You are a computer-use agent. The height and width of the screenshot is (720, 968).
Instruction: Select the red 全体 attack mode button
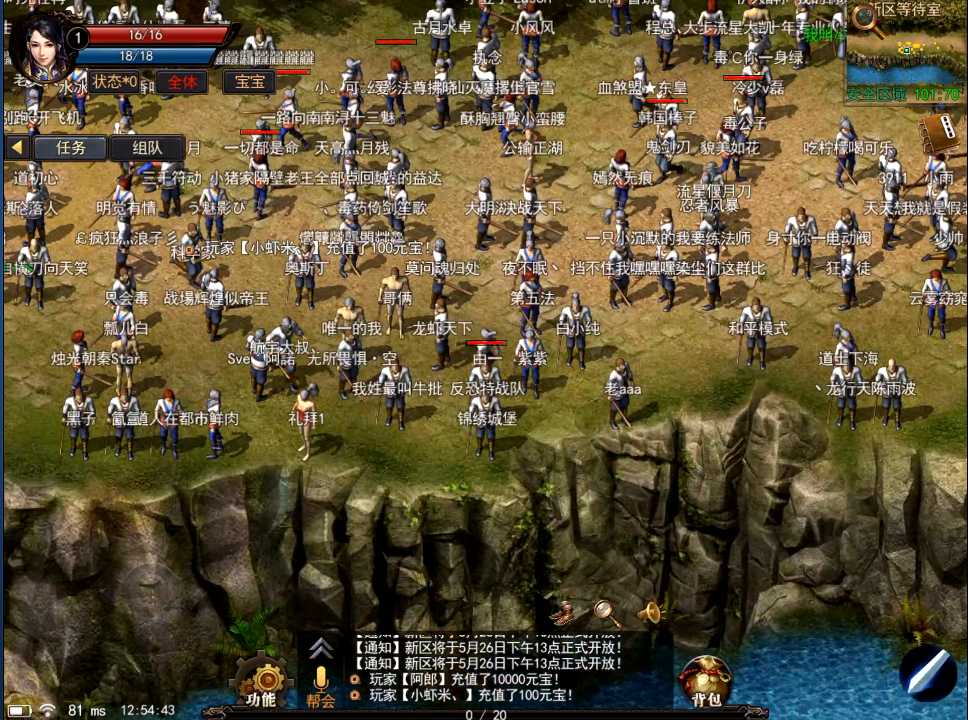181,82
